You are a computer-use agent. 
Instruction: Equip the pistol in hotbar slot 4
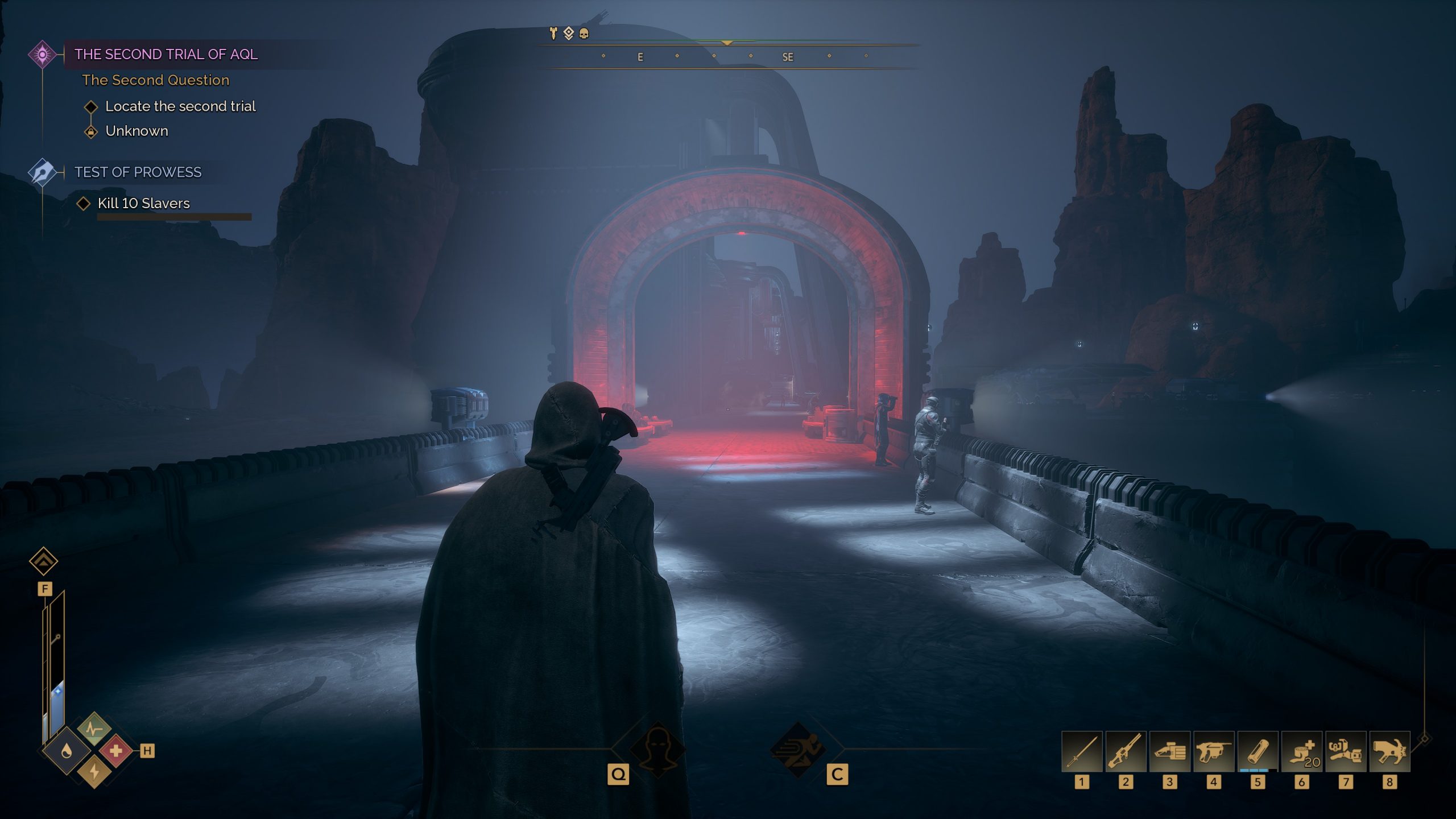(x=1214, y=751)
